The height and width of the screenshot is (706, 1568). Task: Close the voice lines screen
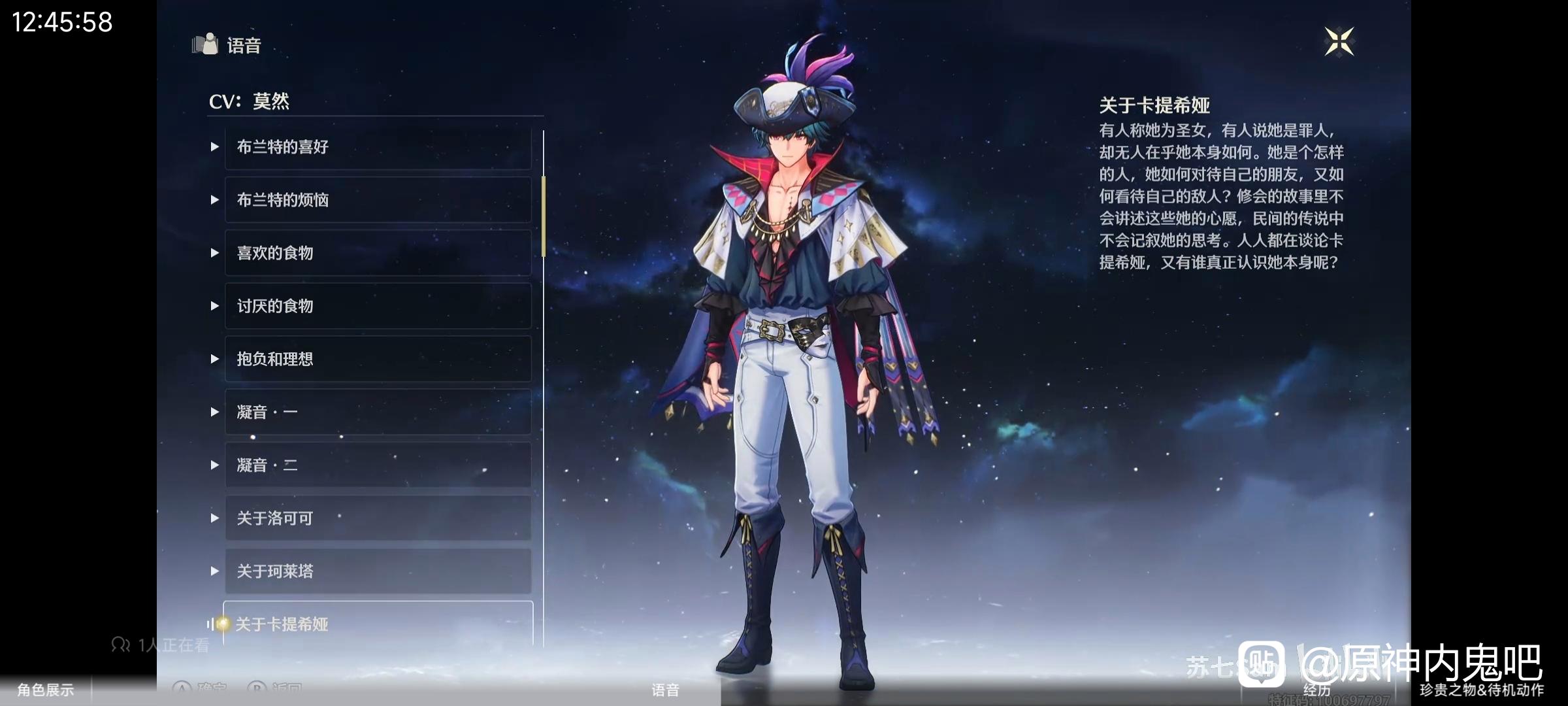(1339, 42)
